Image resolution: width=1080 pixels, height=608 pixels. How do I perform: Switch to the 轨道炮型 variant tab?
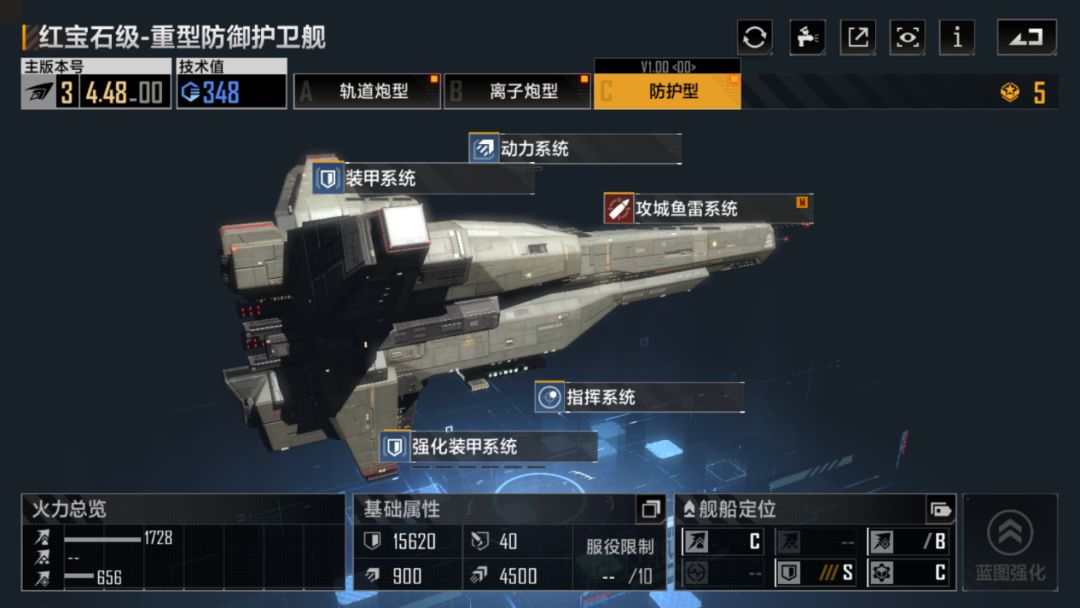coord(367,92)
